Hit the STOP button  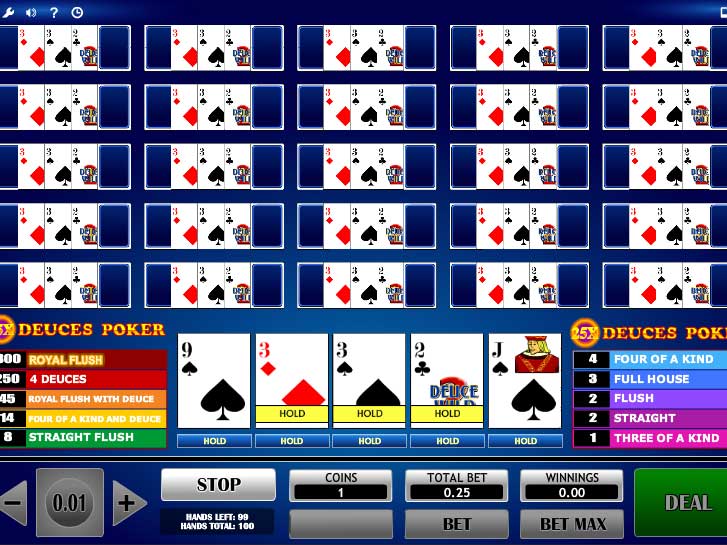pos(218,485)
